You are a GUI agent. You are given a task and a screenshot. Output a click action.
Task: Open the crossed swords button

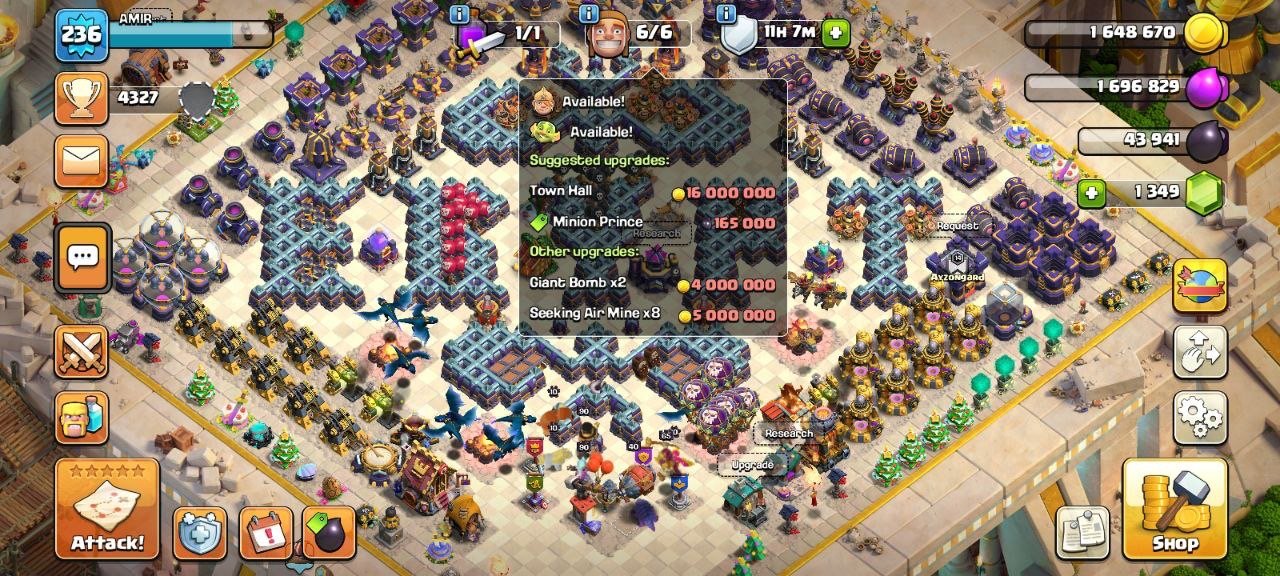(x=81, y=352)
